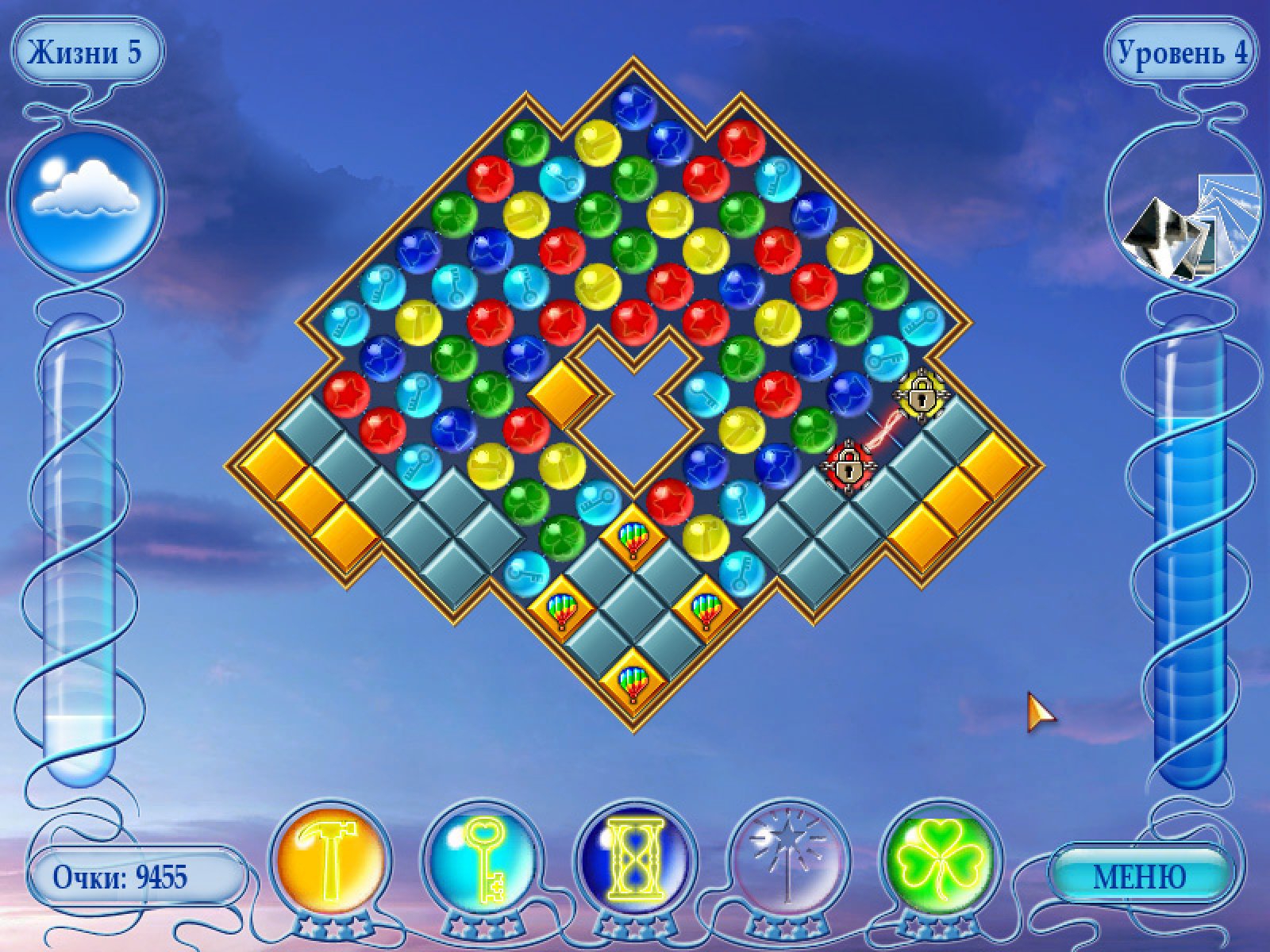Screen dimensions: 1270x952
Task: Activate the hammer power-up orb
Action: pos(331,871)
